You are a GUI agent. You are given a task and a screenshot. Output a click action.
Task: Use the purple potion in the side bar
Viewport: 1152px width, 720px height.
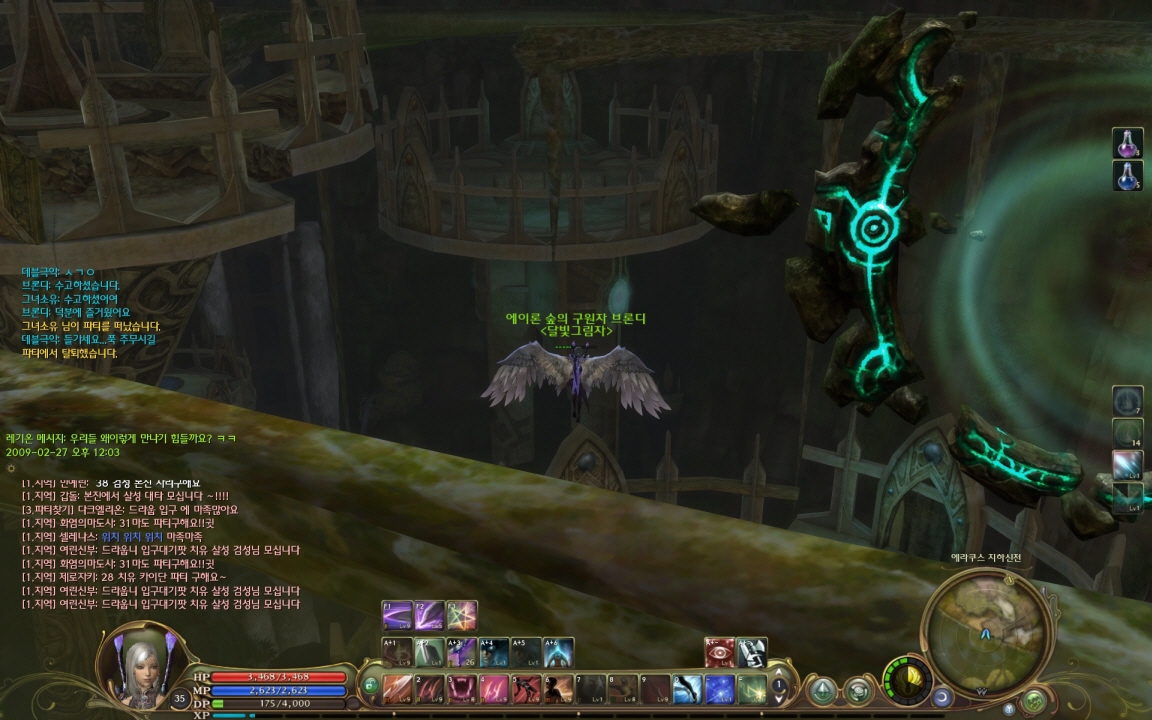tap(1127, 143)
